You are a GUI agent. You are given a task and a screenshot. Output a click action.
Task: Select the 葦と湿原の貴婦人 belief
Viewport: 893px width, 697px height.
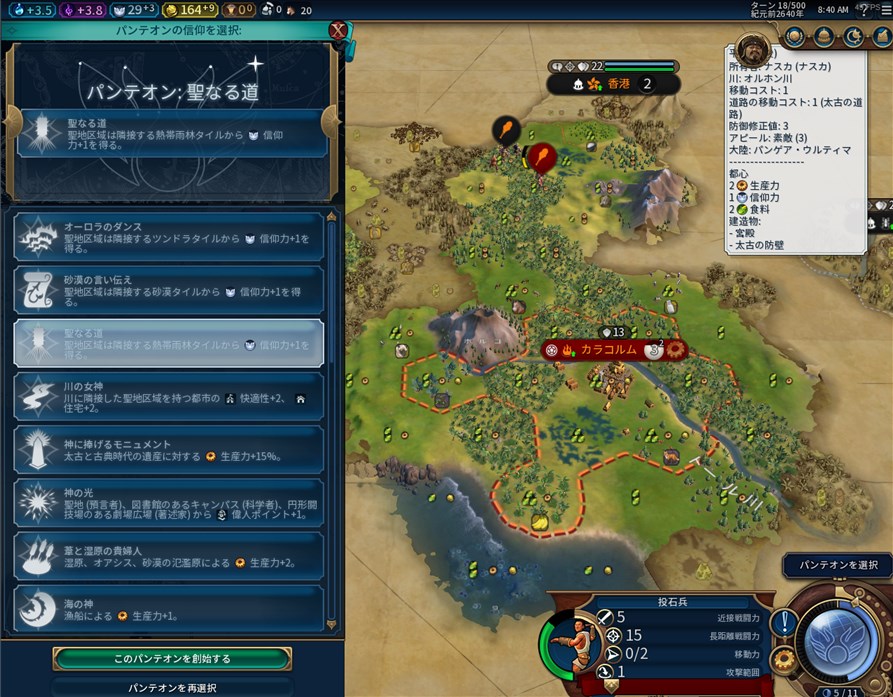[168, 556]
